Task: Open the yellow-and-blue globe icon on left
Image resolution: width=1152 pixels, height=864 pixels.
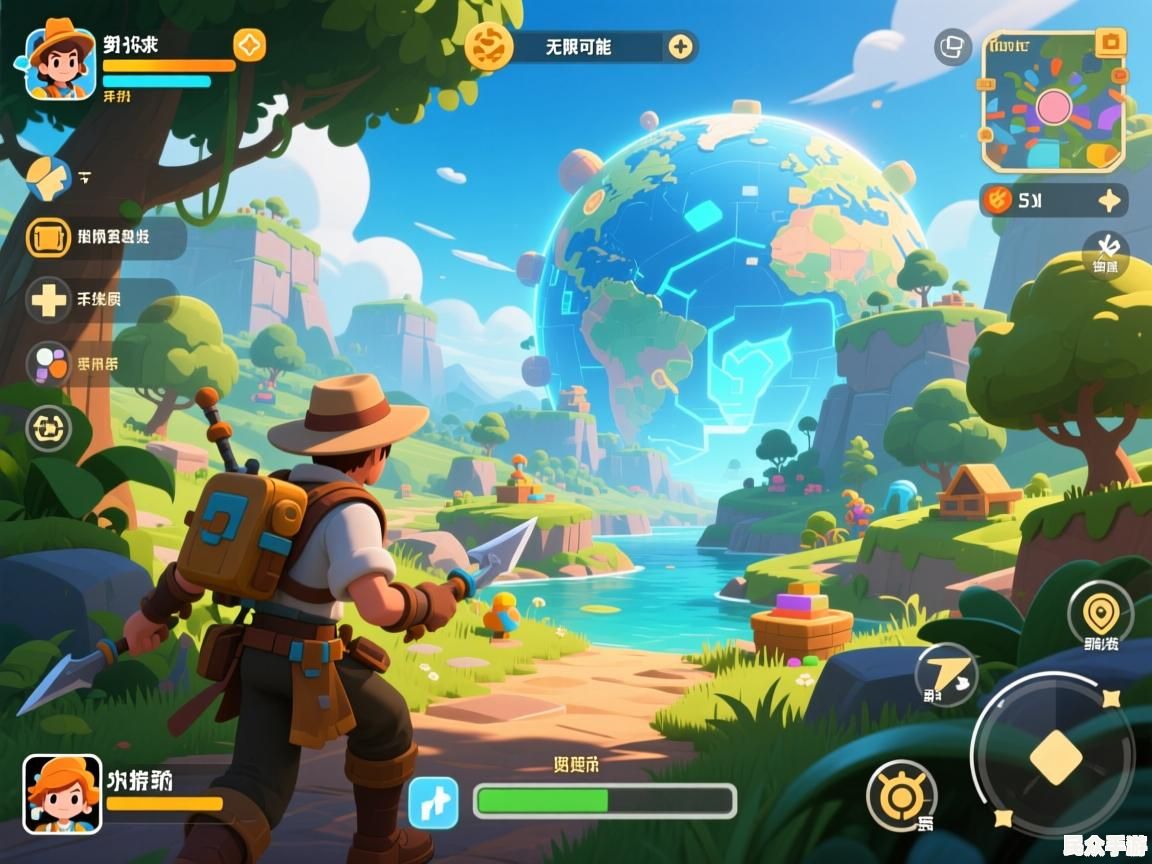Action: (47, 179)
